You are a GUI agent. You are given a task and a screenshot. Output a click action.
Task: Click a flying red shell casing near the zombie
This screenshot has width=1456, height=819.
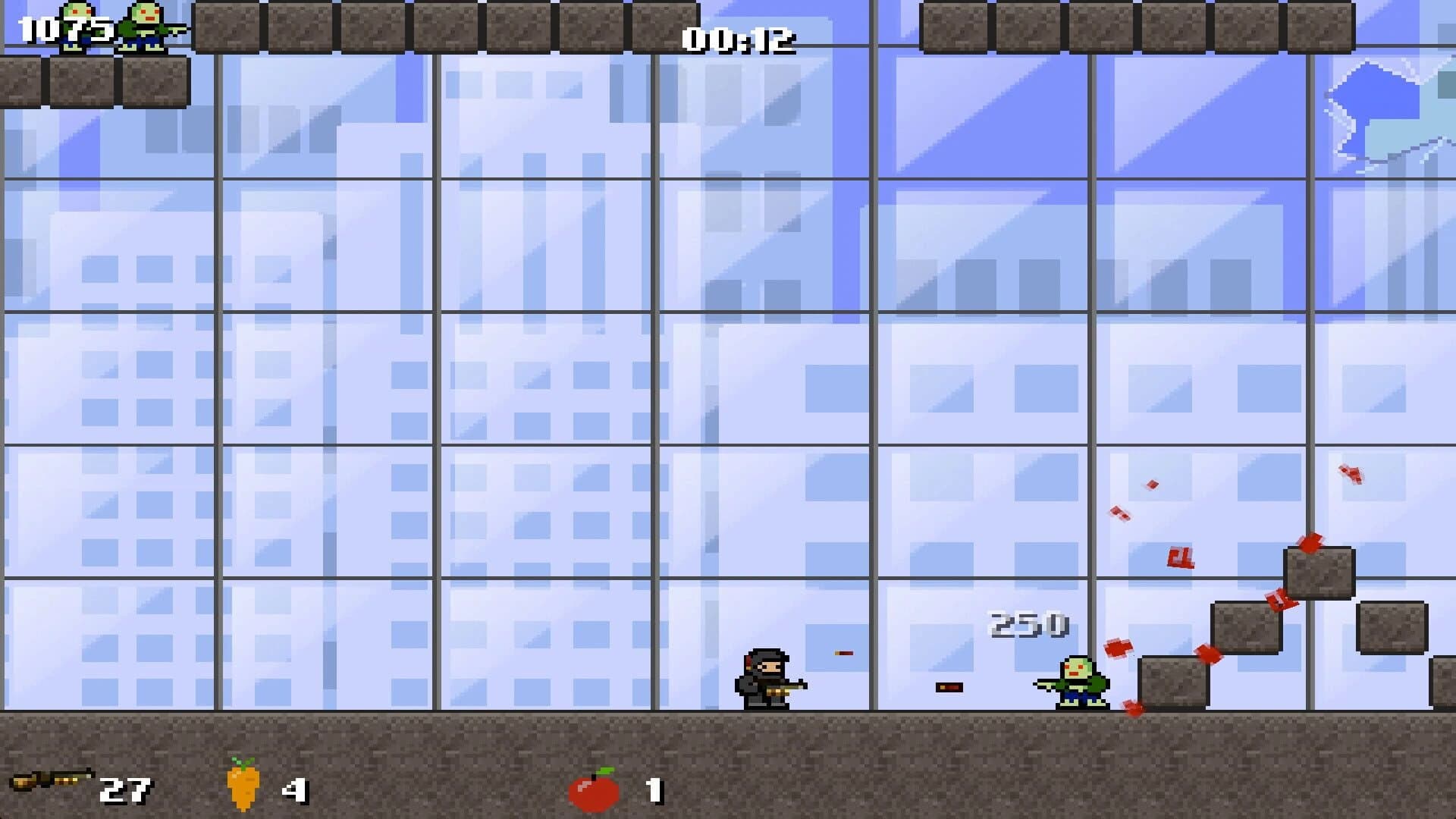pos(1119,648)
